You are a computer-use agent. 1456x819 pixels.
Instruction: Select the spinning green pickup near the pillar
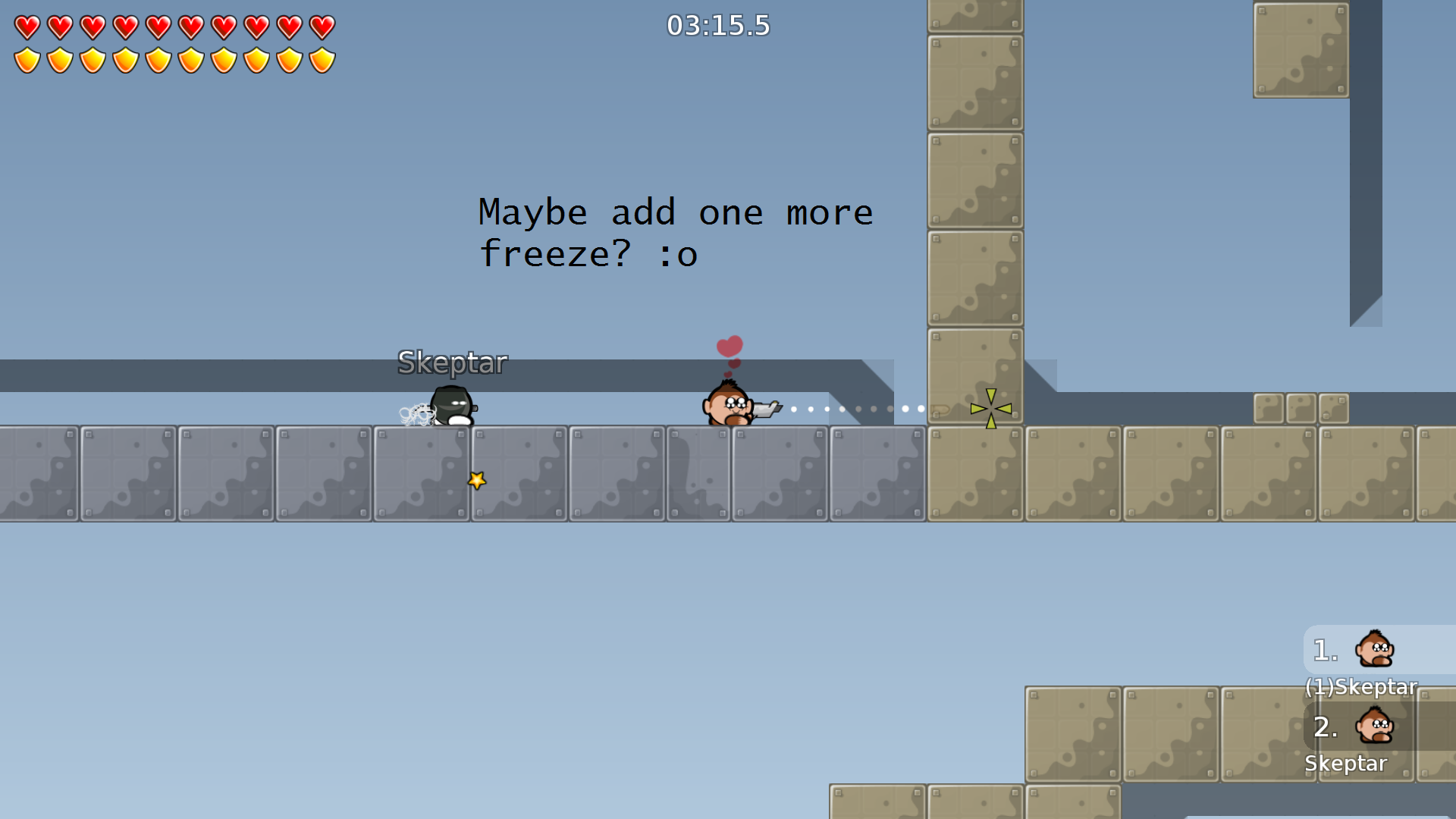point(990,408)
